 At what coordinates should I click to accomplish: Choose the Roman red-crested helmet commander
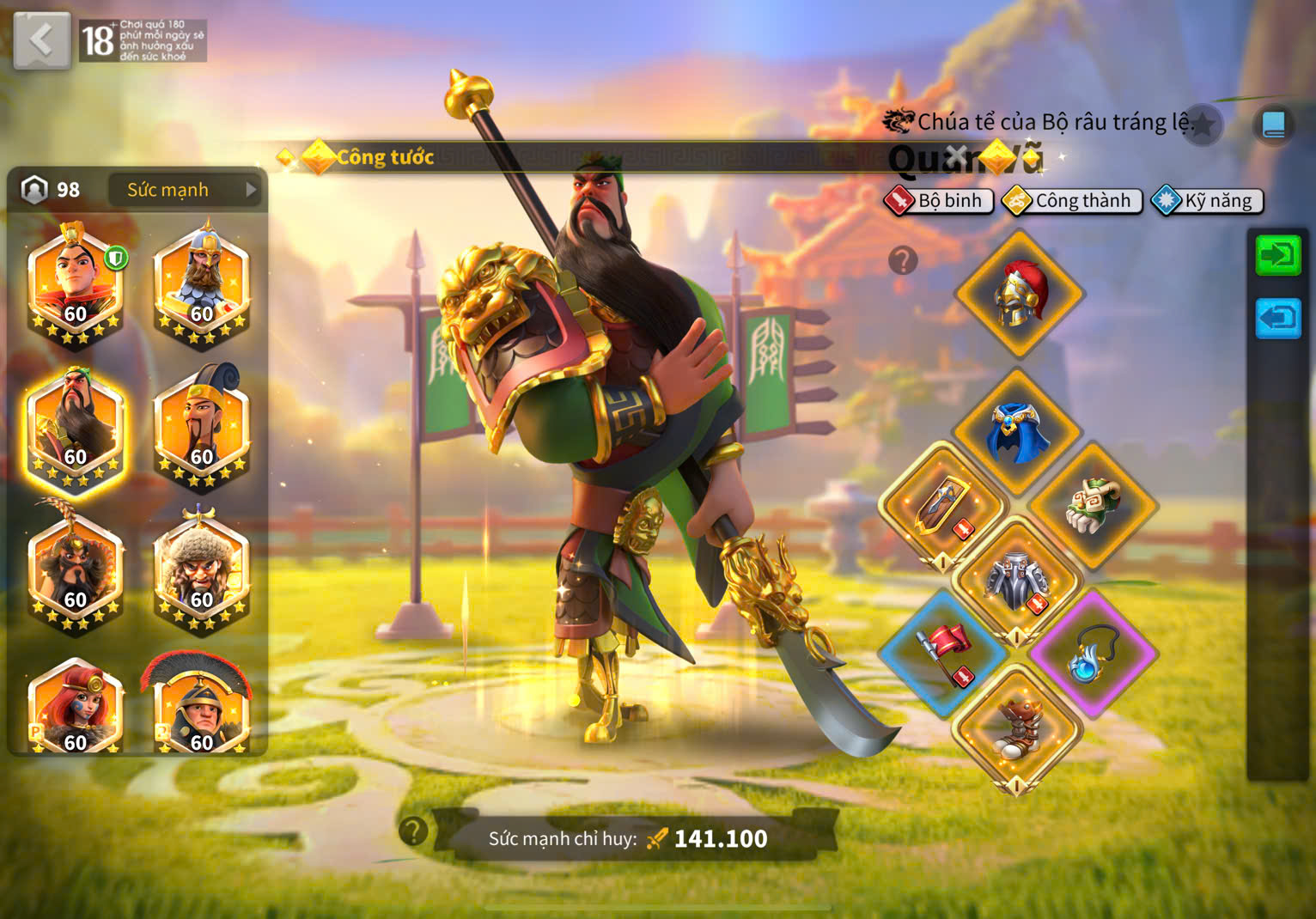click(202, 709)
